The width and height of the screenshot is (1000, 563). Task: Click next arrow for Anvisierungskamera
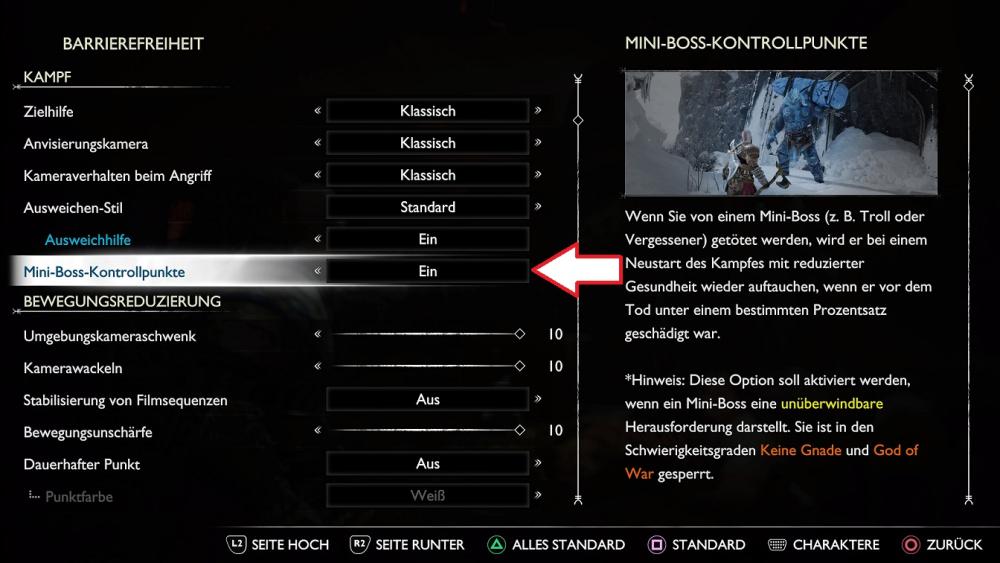[x=538, y=143]
